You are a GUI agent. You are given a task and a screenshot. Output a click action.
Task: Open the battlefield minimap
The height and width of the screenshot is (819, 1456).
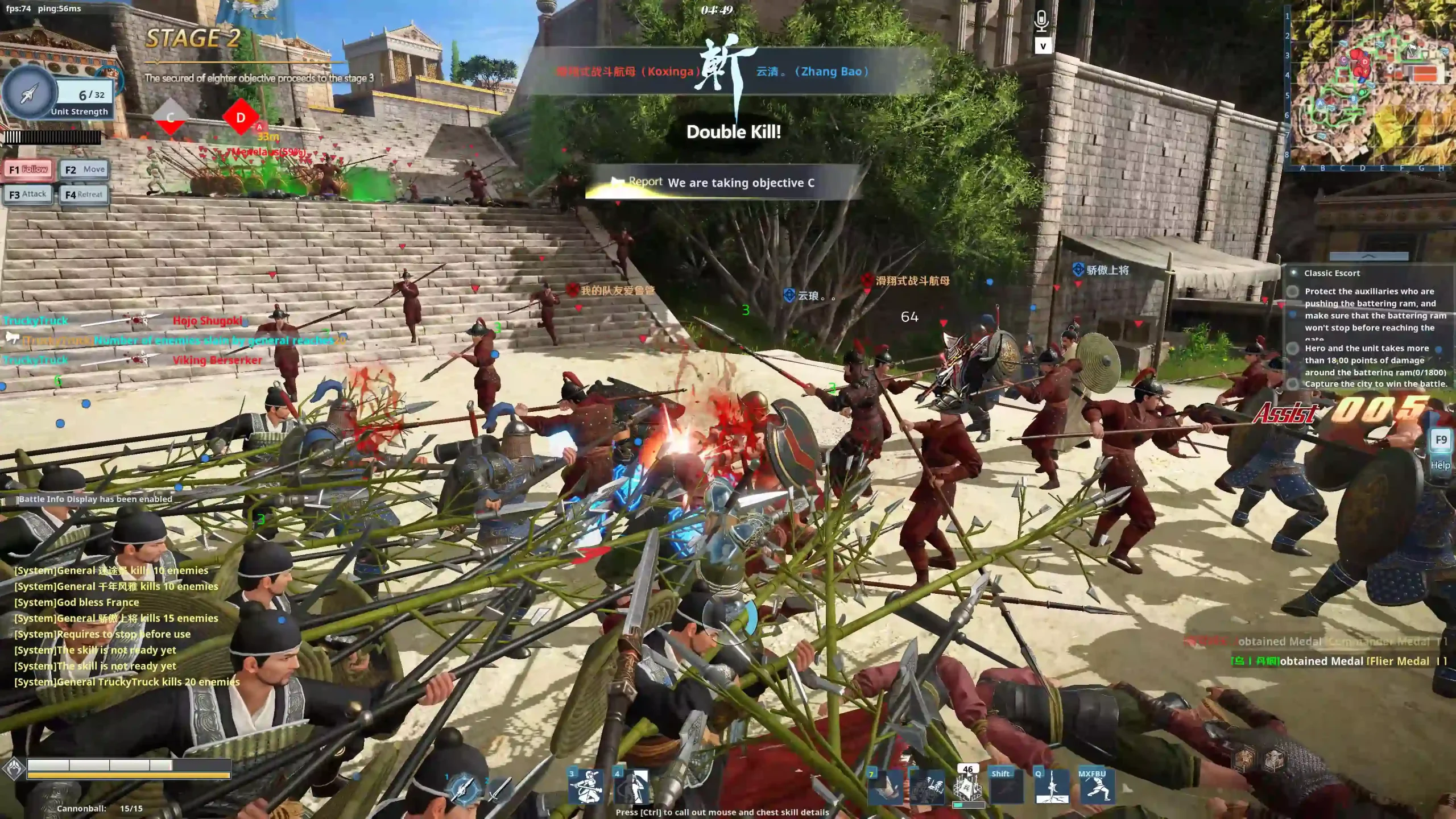point(1372,85)
